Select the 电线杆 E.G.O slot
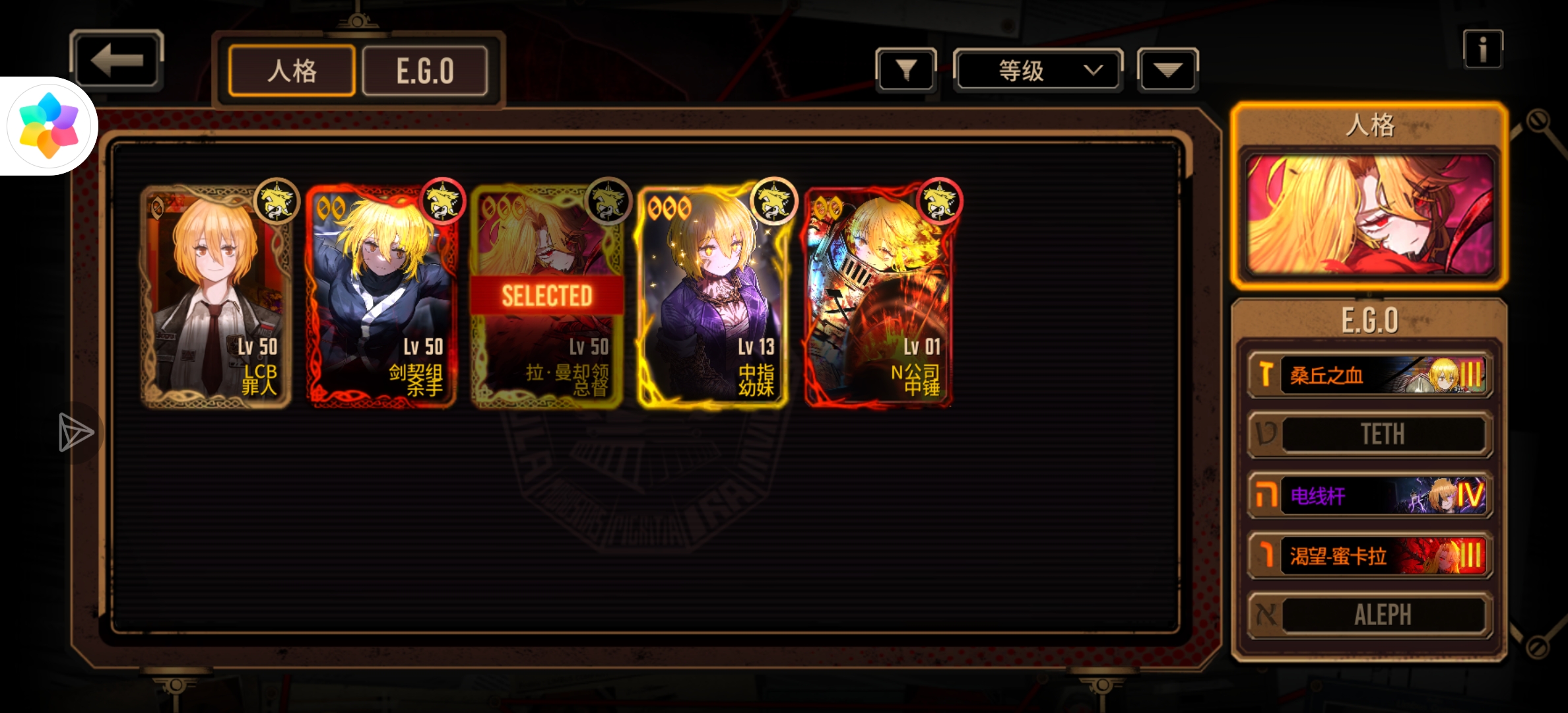Viewport: 1568px width, 713px height. (x=1369, y=495)
